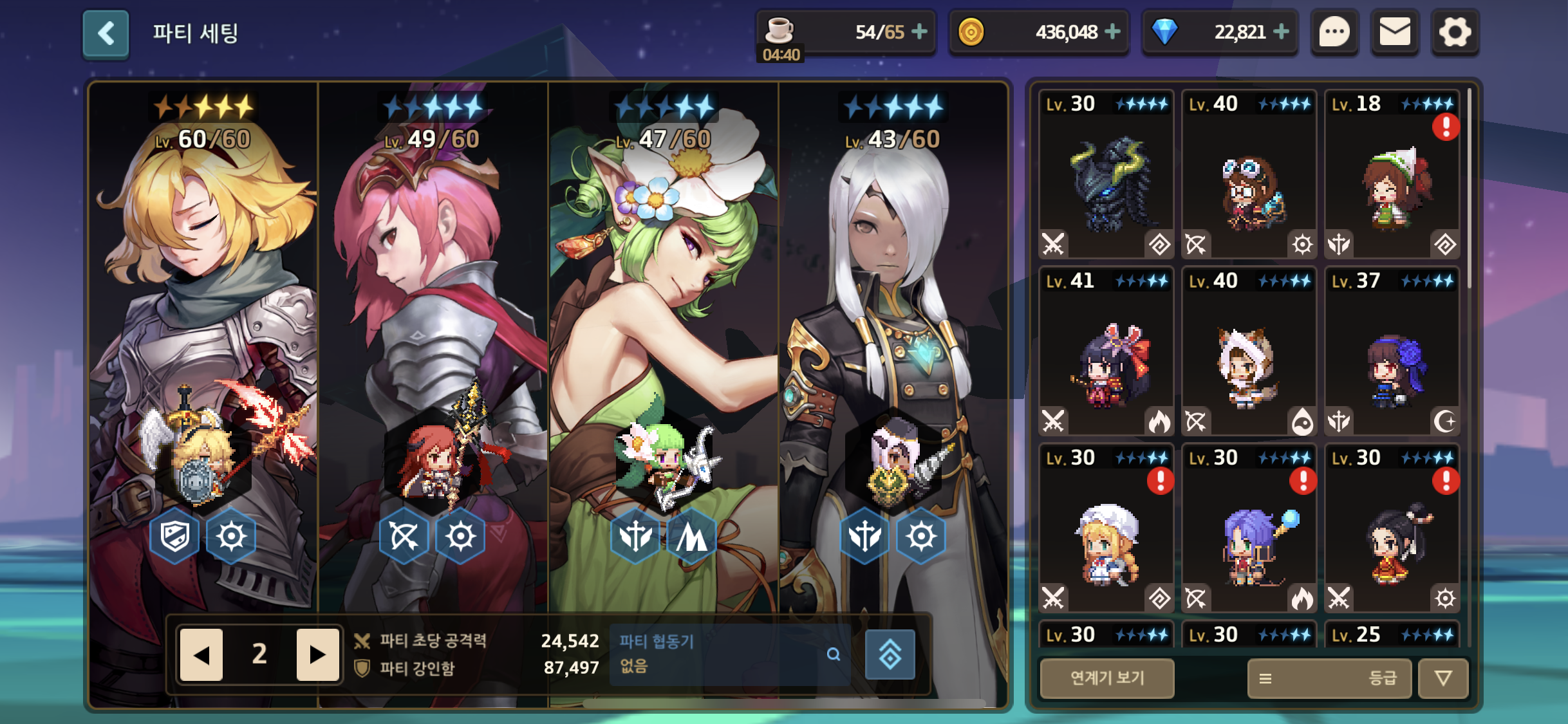Add more coffee stamina with the plus

pos(920,32)
